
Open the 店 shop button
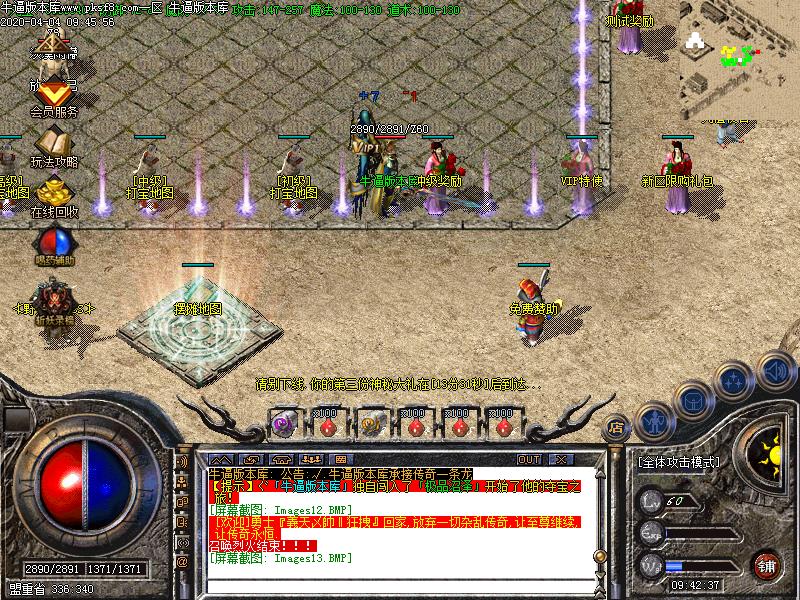click(x=617, y=425)
